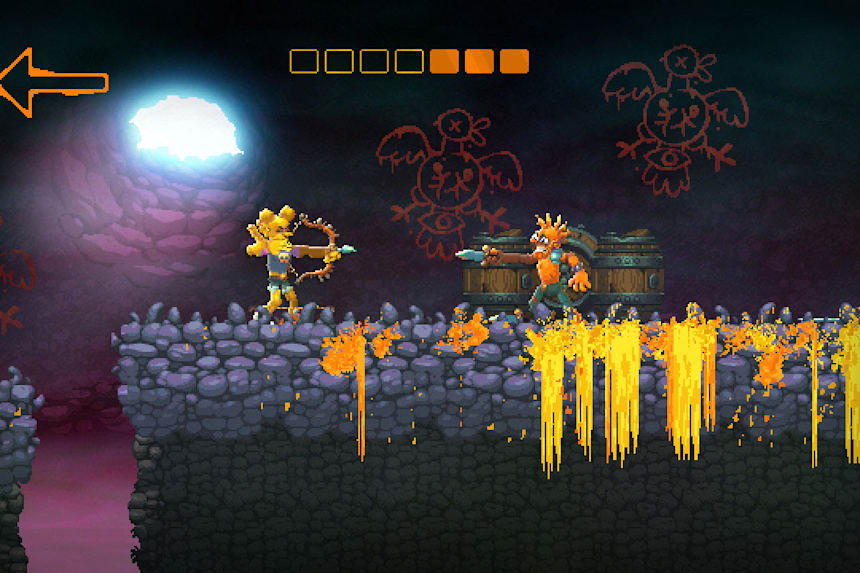The width and height of the screenshot is (860, 573).
Task: Click the orange left-pointing direction arrow
Action: [50, 82]
